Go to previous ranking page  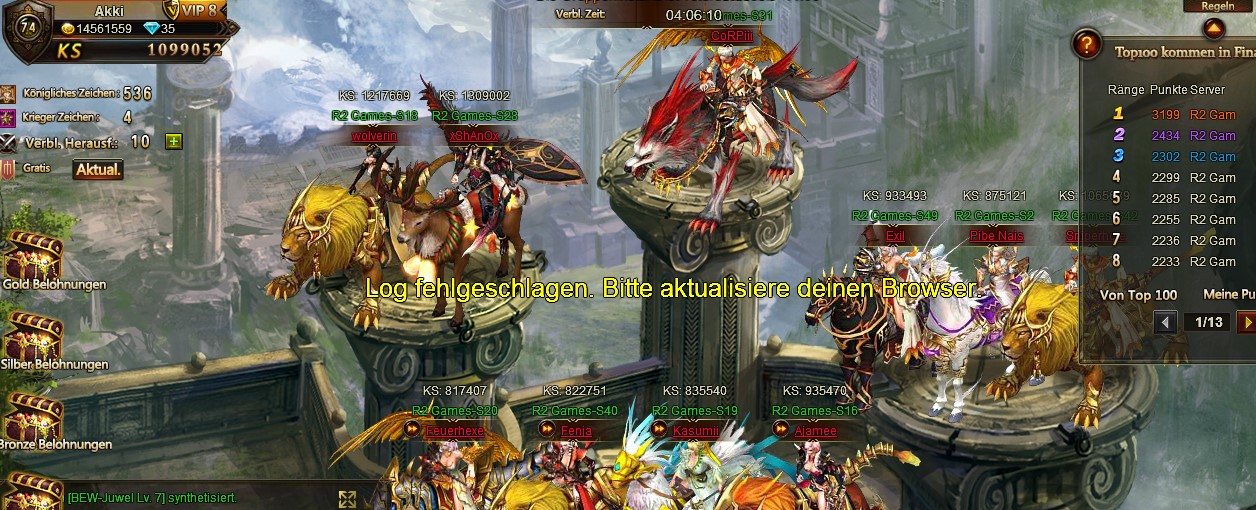point(1165,322)
